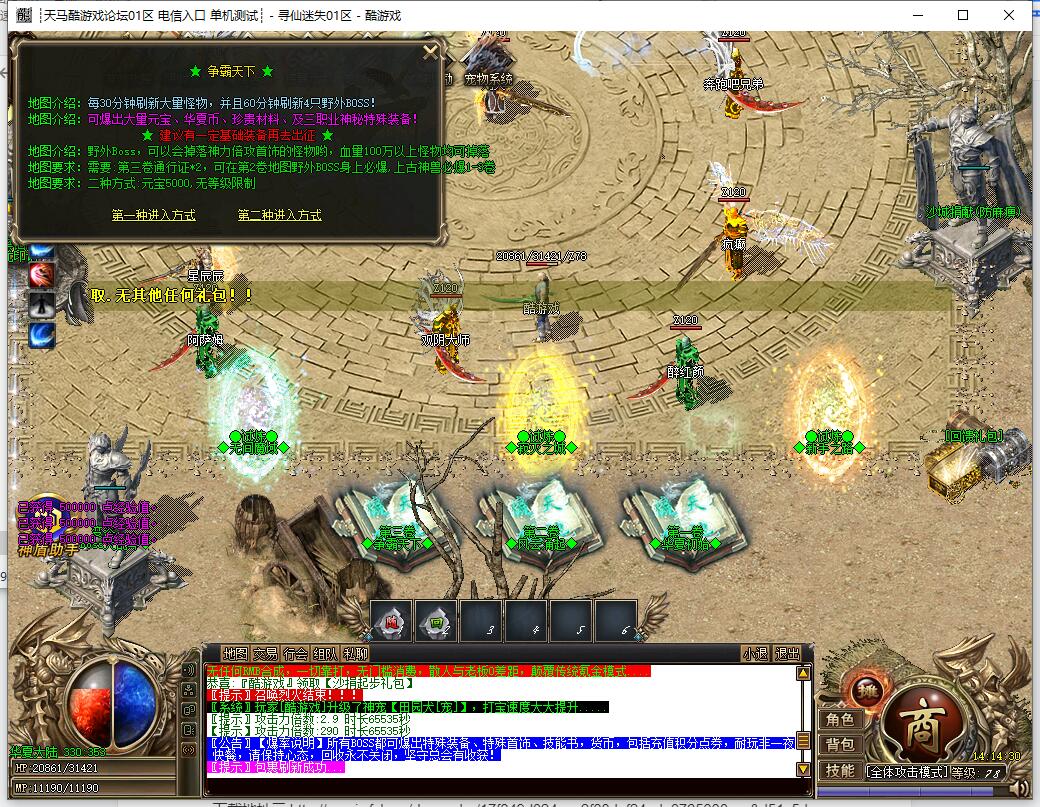This screenshot has height=807, width=1040.
Task: Choose 第二种进入方式 link
Action: click(280, 215)
